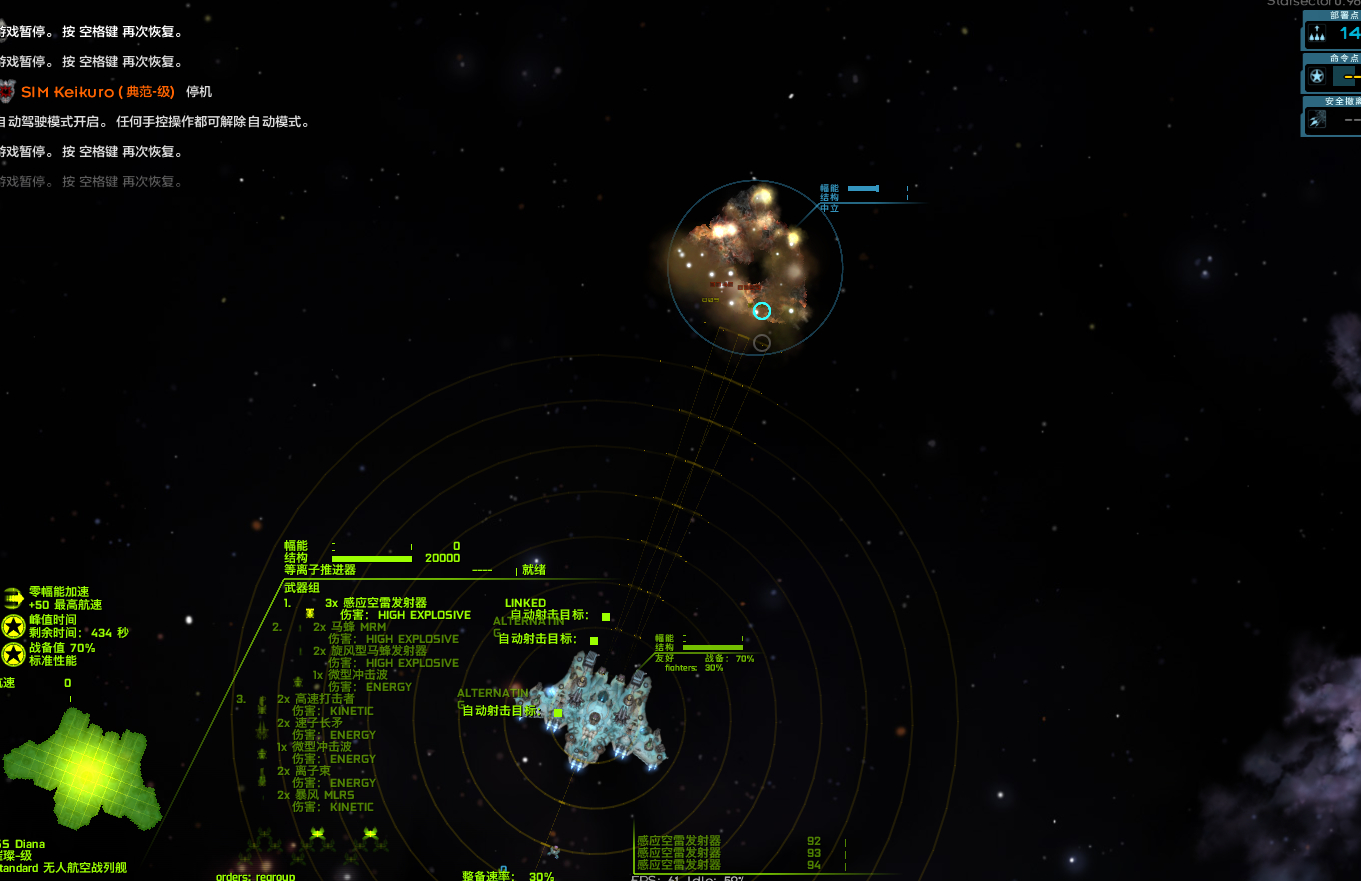This screenshot has height=881, width=1361.
Task: Click the 安全撤离 retreat icon
Action: (x=1318, y=120)
